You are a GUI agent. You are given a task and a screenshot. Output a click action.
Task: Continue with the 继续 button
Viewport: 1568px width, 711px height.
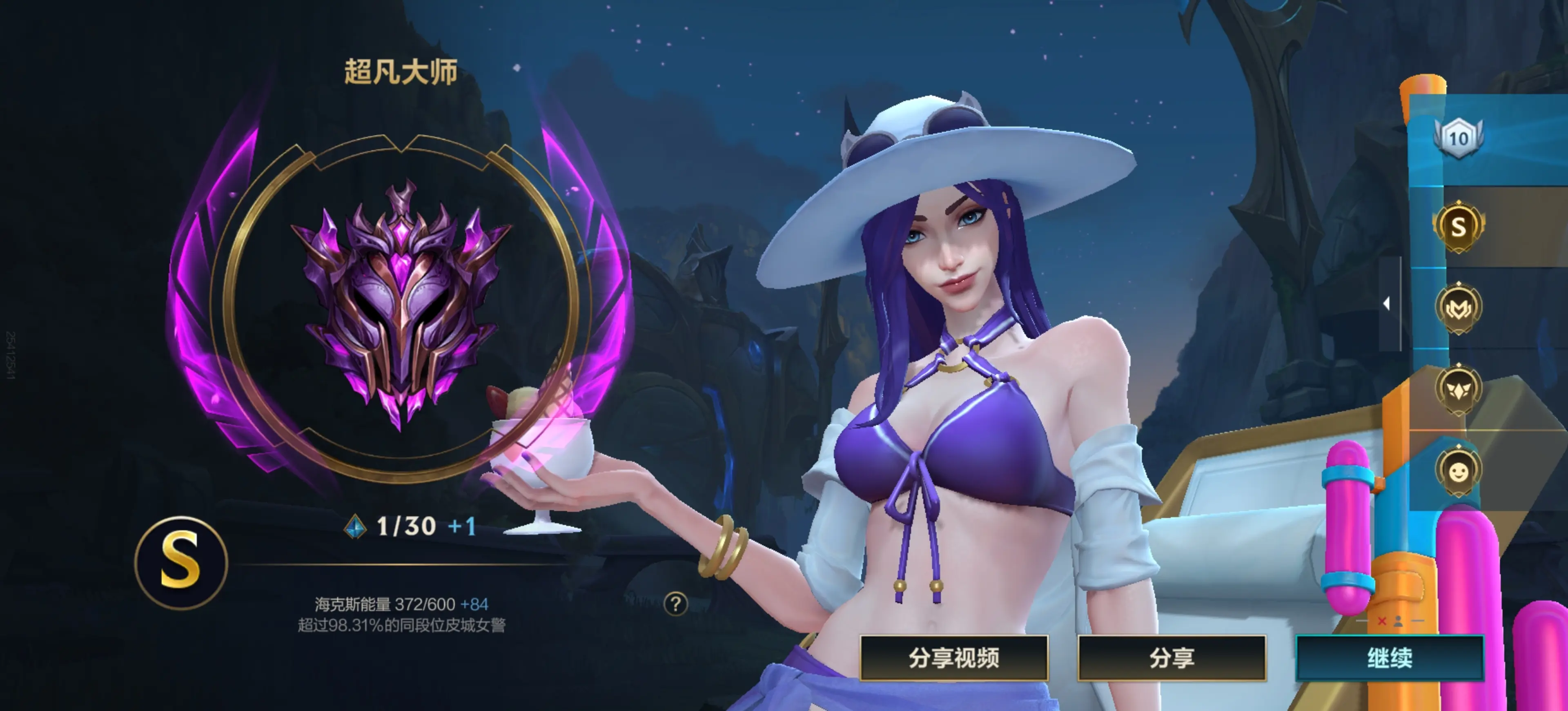tap(1389, 658)
